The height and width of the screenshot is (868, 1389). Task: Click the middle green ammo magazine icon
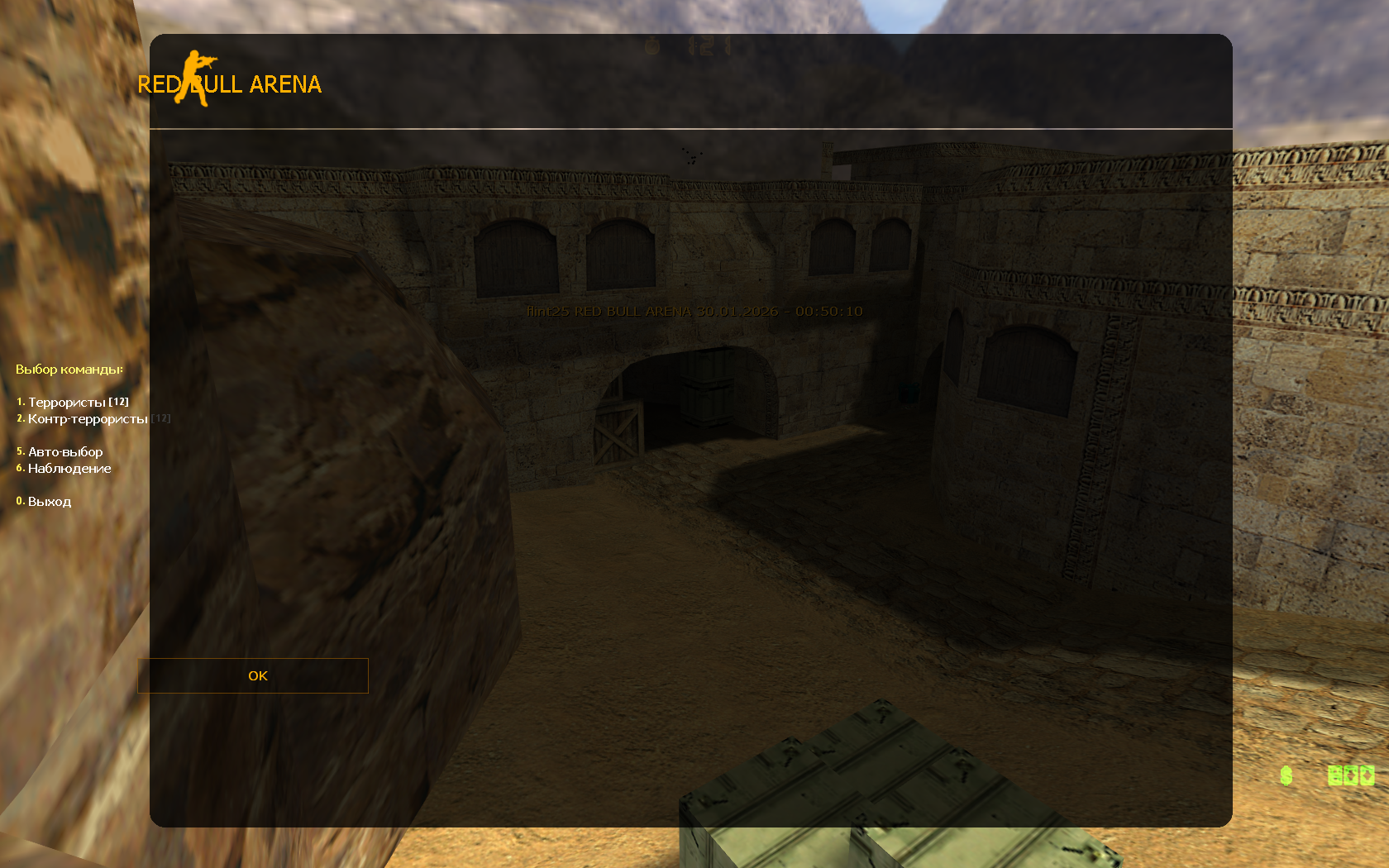click(x=1351, y=776)
